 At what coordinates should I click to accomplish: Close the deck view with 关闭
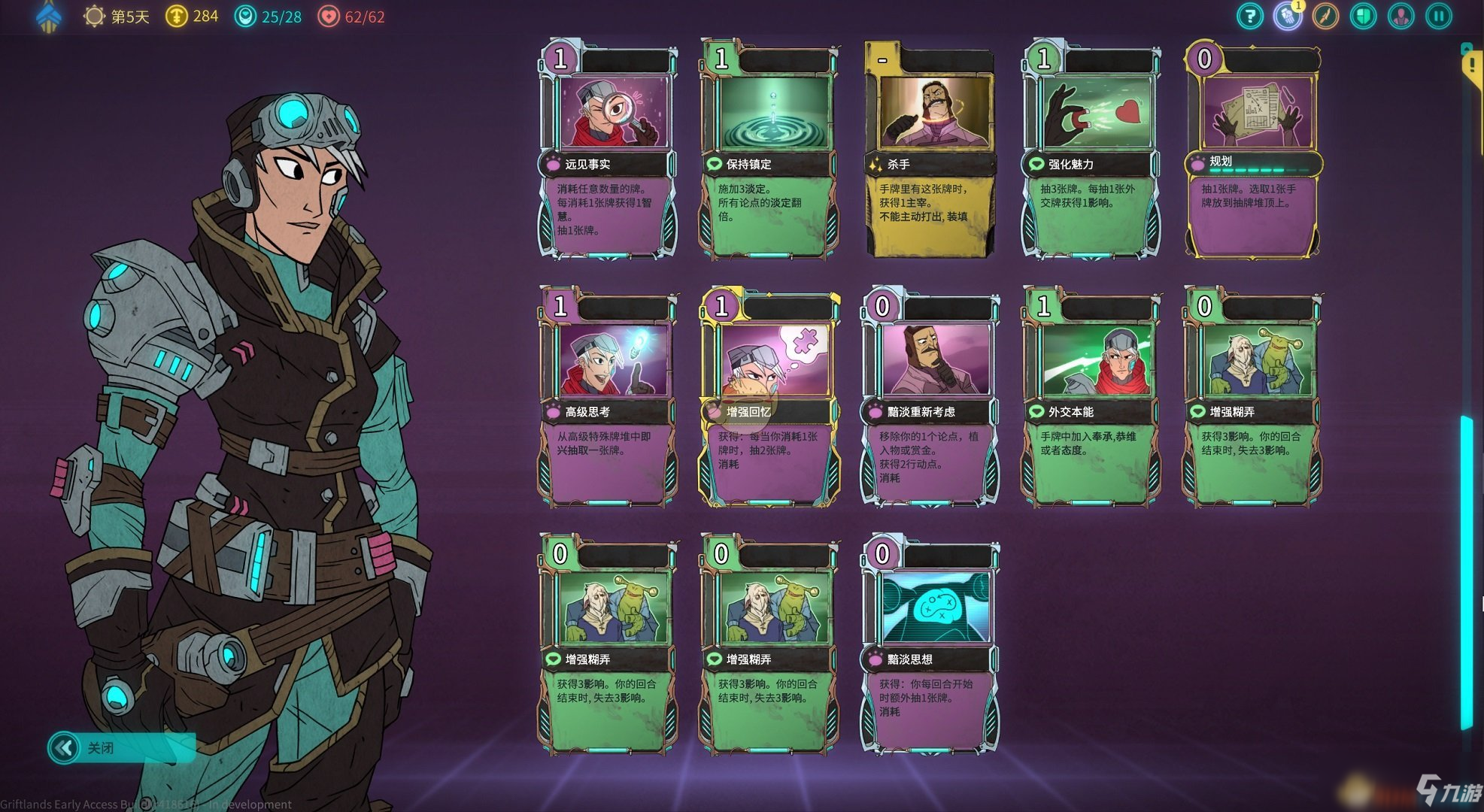point(120,748)
